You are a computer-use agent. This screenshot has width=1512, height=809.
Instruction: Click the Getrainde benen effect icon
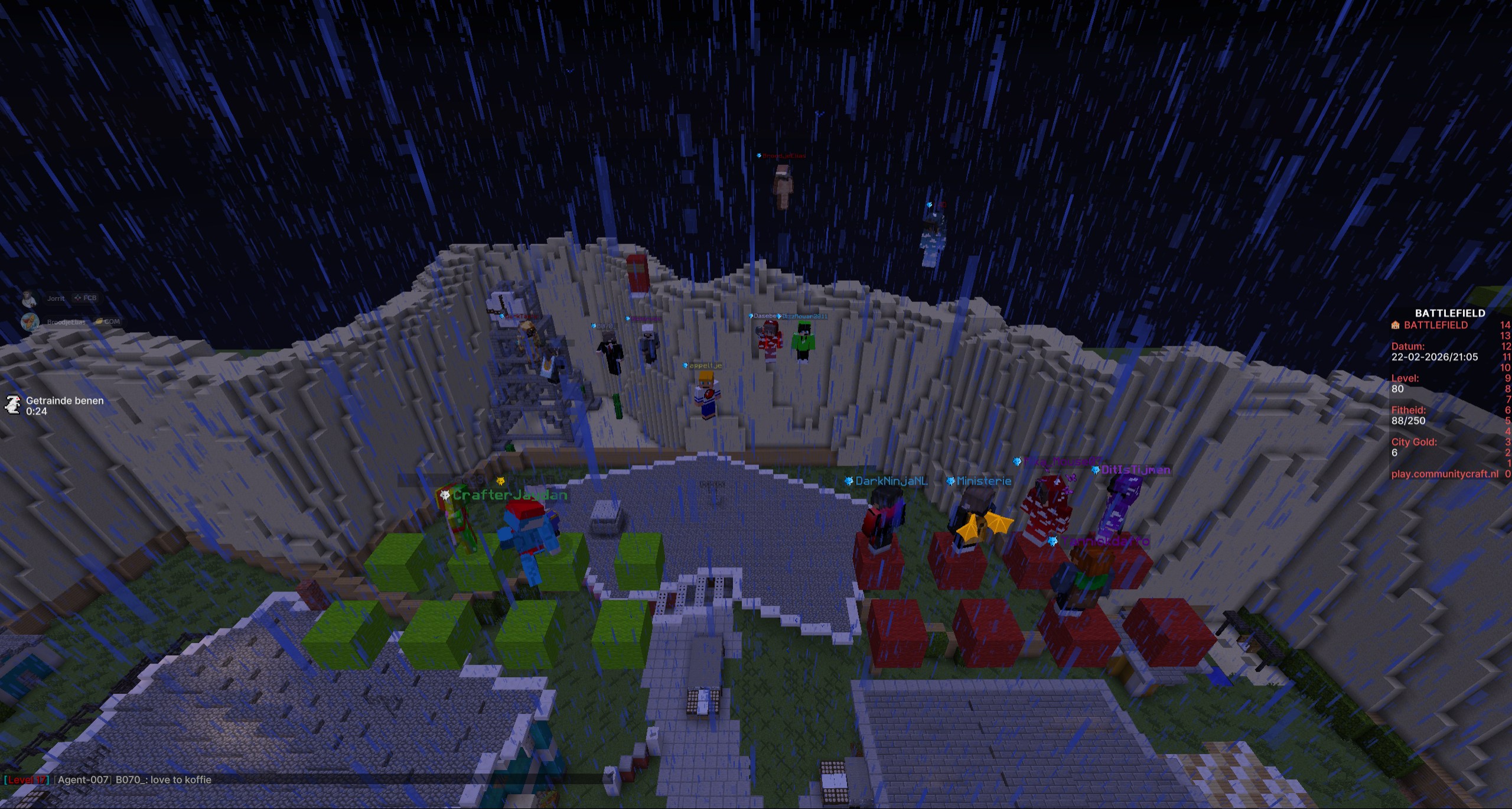(x=12, y=405)
